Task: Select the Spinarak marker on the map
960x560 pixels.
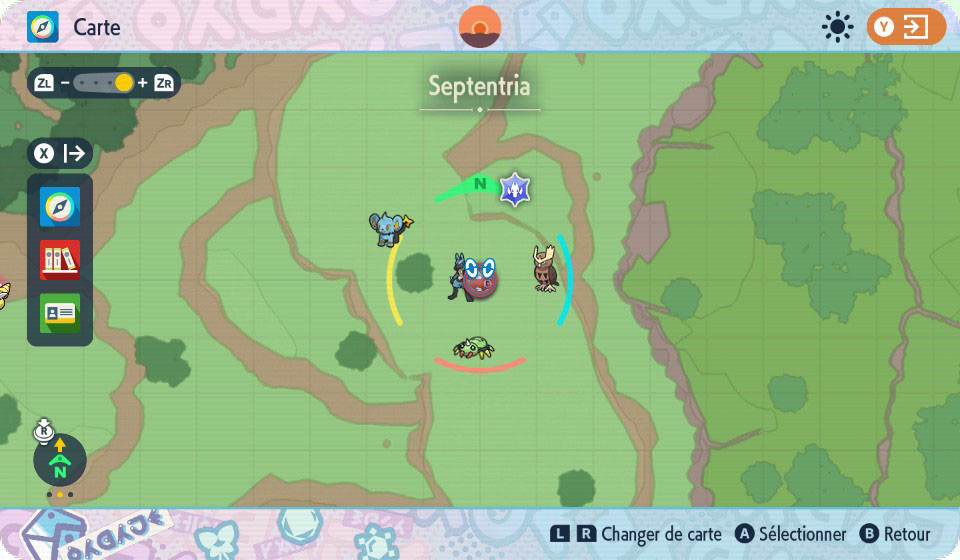Action: tap(473, 348)
